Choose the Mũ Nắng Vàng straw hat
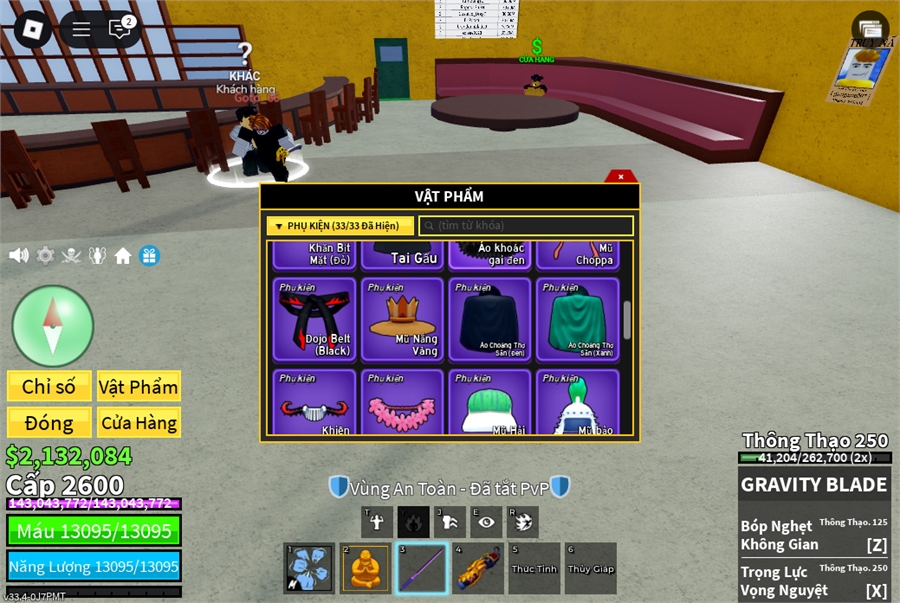 coord(402,319)
